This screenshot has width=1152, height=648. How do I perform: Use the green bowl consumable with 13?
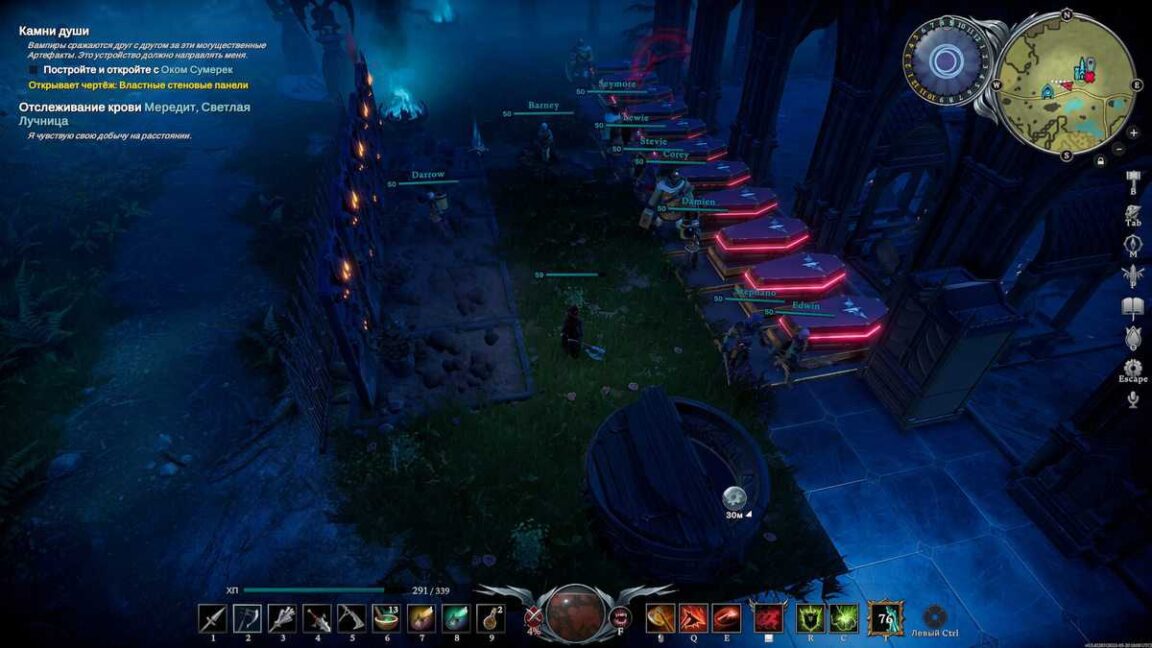(x=386, y=618)
